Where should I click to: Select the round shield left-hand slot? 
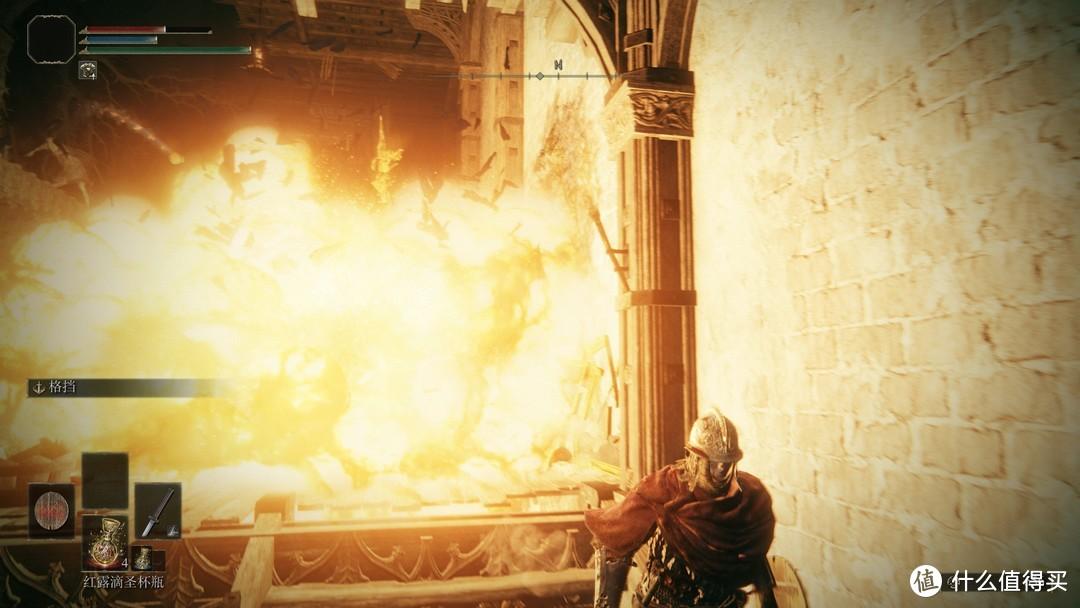(51, 509)
